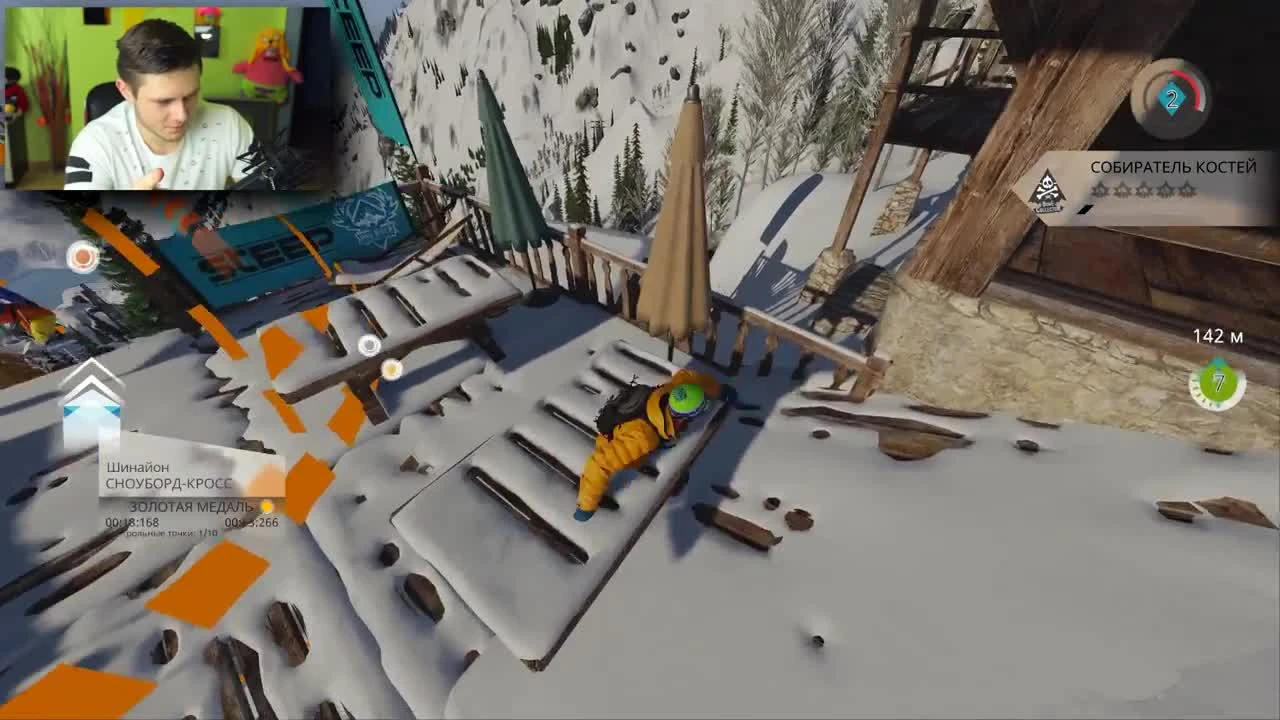Click the skull-and-crossbones Bone Collector badge icon
This screenshot has width=1280, height=720.
(x=1045, y=188)
